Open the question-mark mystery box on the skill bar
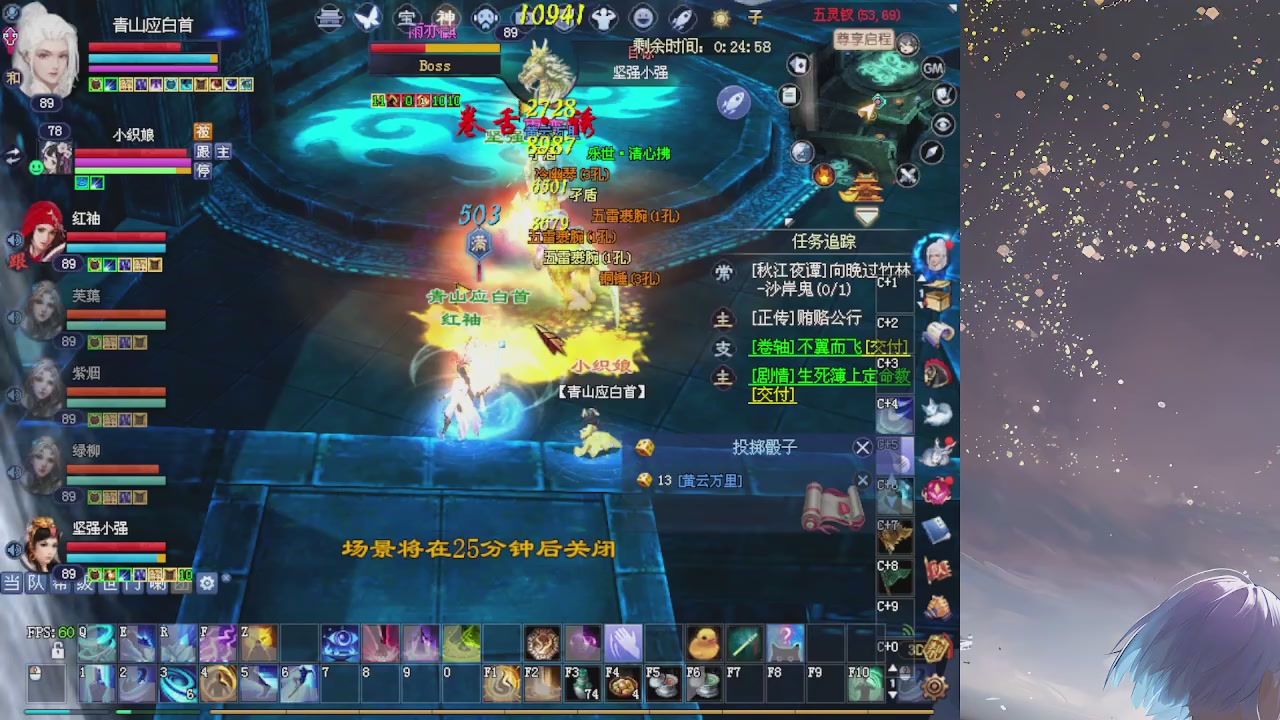Image resolution: width=1280 pixels, height=720 pixels. (x=785, y=642)
